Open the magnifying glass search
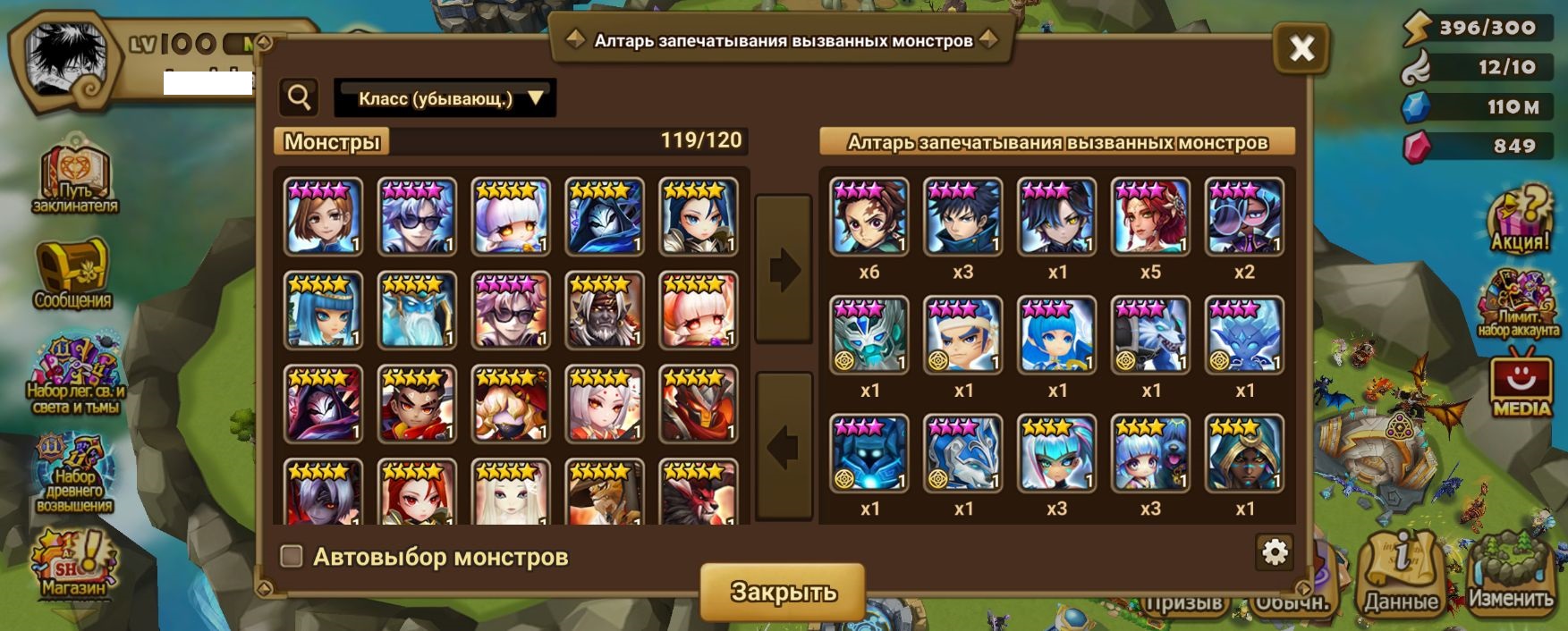The width and height of the screenshot is (1568, 631). click(299, 97)
